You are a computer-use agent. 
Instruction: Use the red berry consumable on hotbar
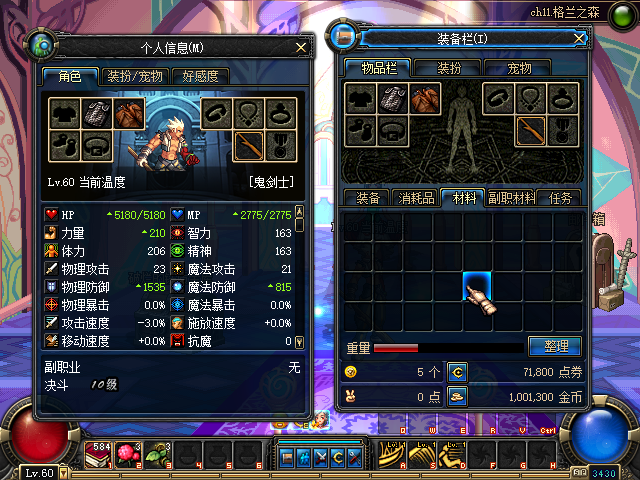pyautogui.click(x=127, y=455)
